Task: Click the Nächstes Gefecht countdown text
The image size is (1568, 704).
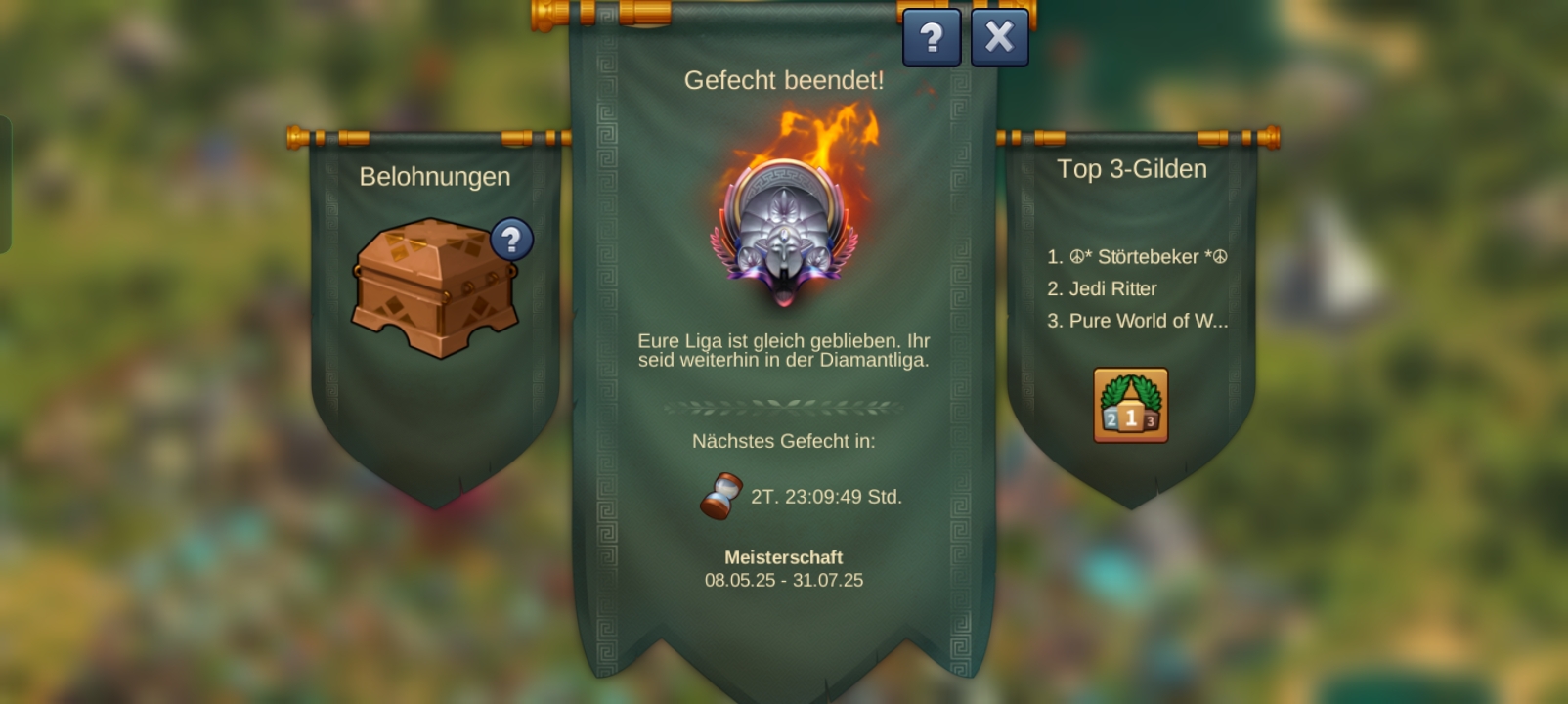Action: pyautogui.click(x=784, y=441)
